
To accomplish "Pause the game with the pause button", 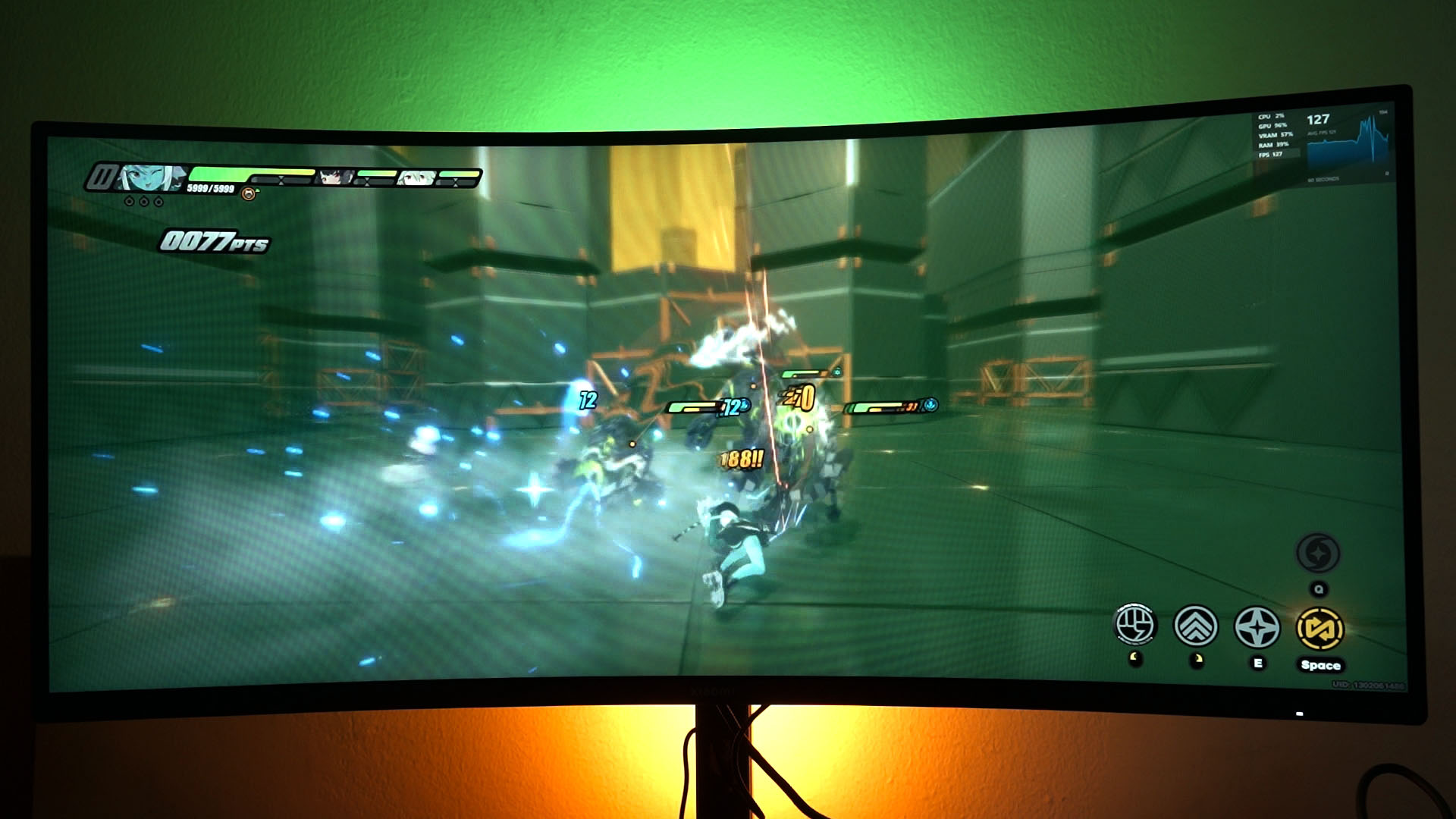I will pos(99,177).
